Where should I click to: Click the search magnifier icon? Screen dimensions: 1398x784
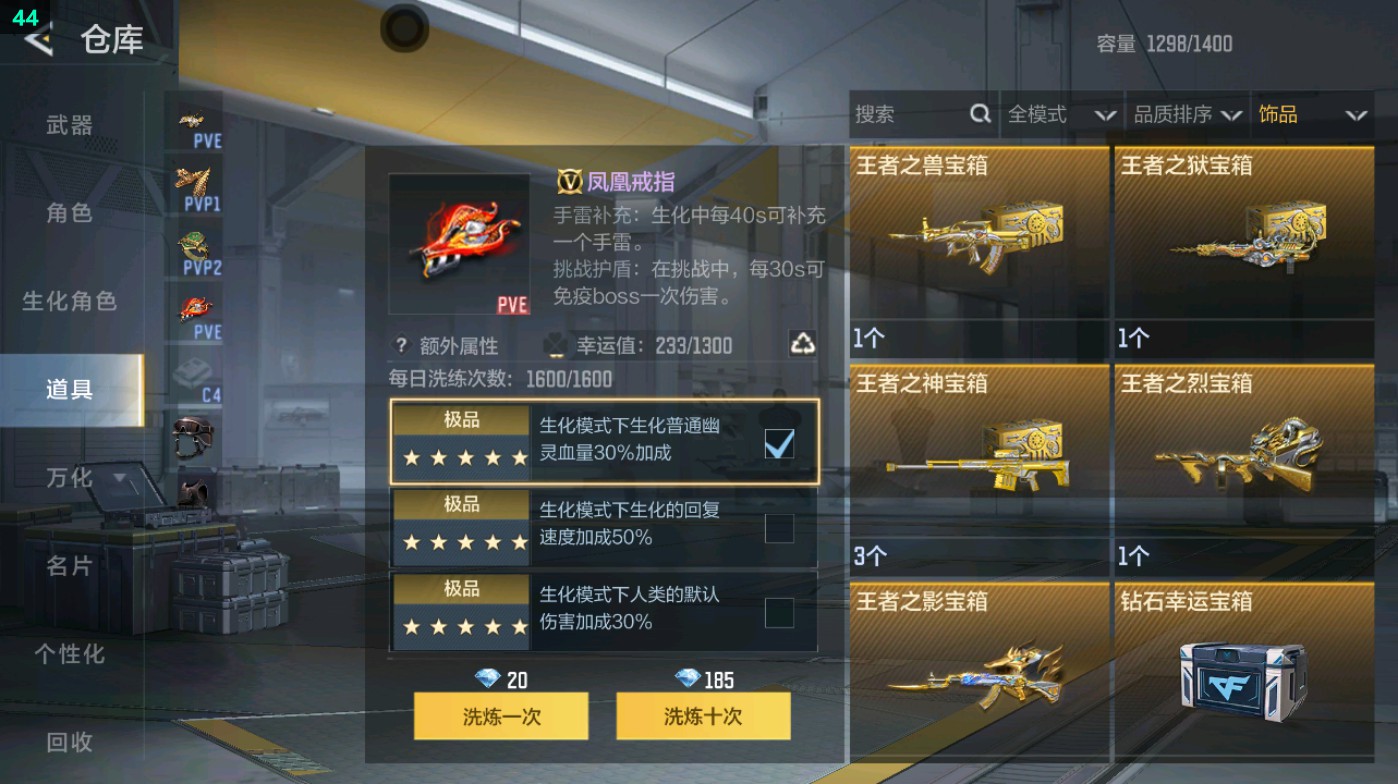pos(978,114)
